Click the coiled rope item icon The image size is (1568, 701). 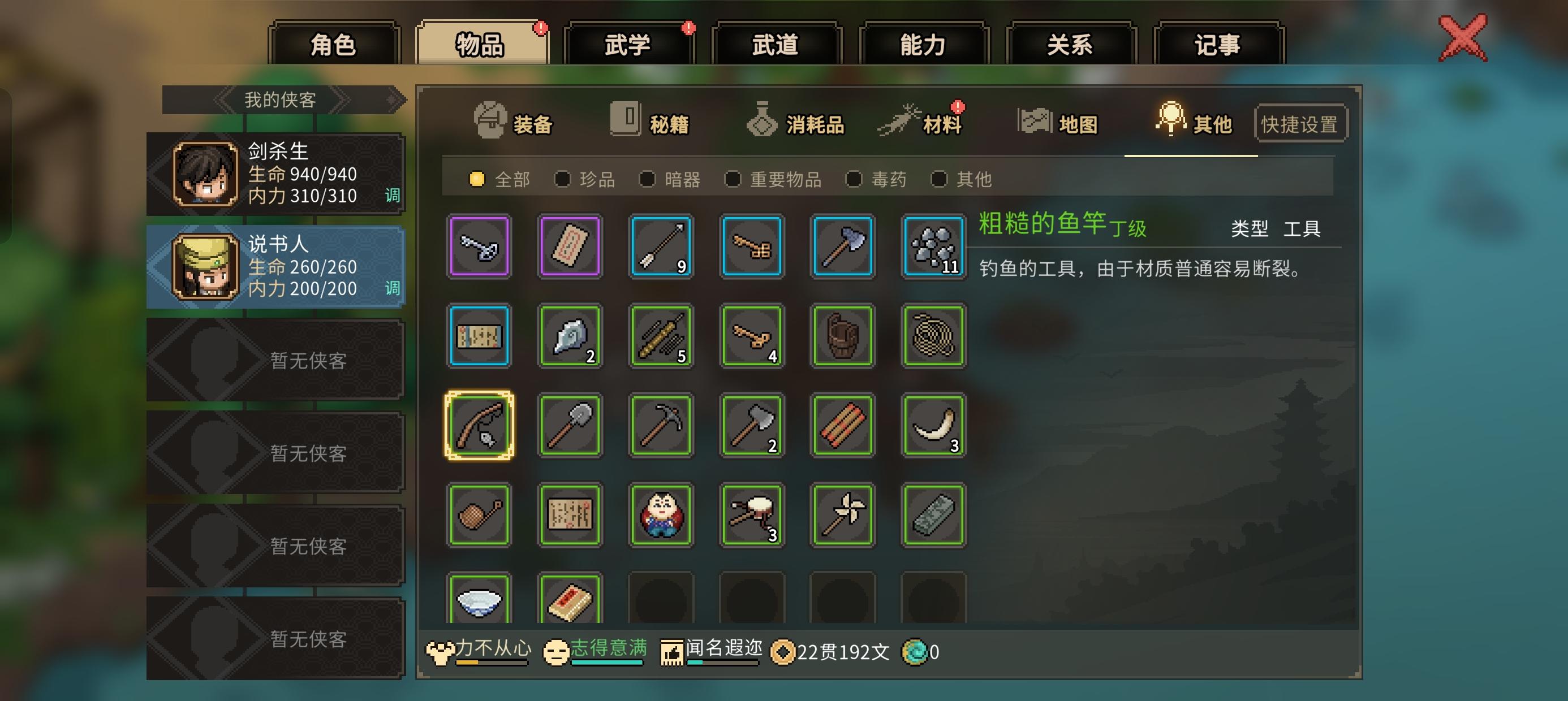coord(933,336)
